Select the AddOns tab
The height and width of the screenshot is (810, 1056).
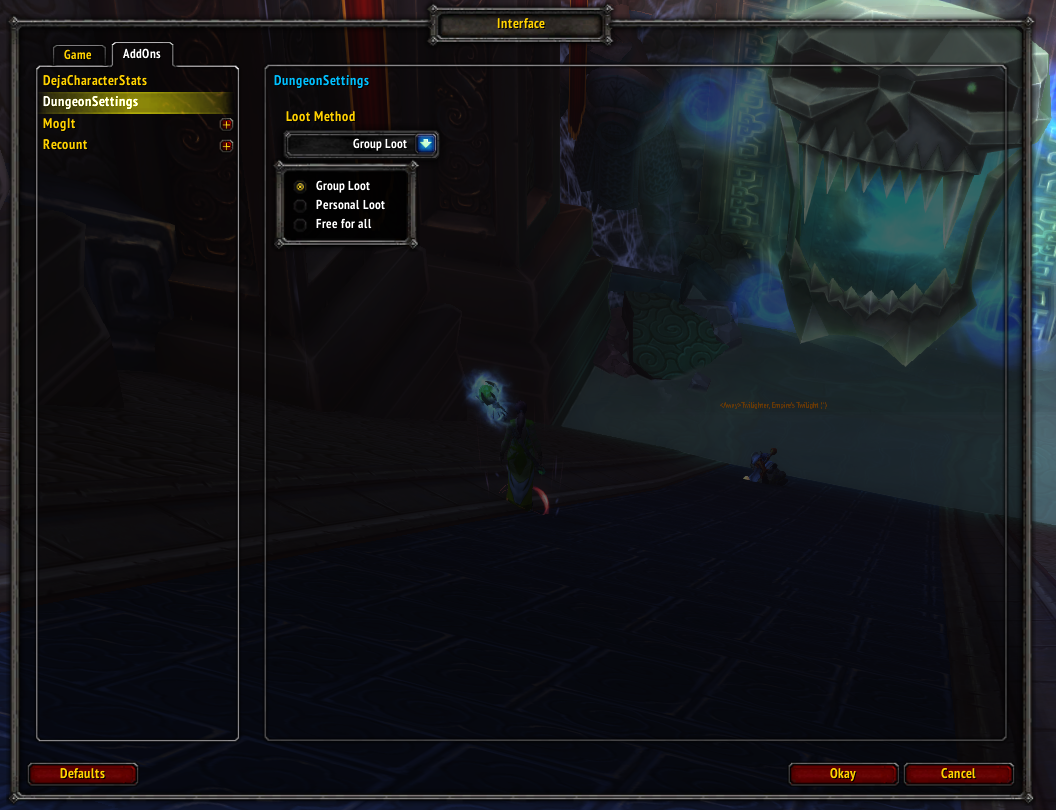pos(141,54)
